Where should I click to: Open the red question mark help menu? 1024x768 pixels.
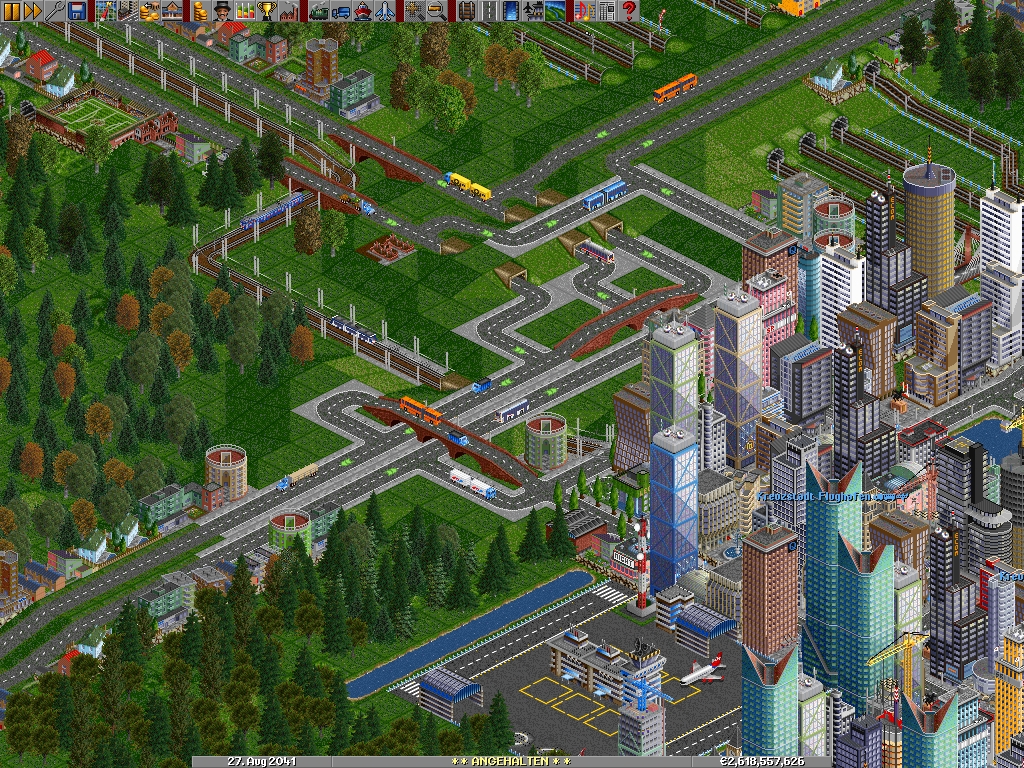(x=629, y=11)
